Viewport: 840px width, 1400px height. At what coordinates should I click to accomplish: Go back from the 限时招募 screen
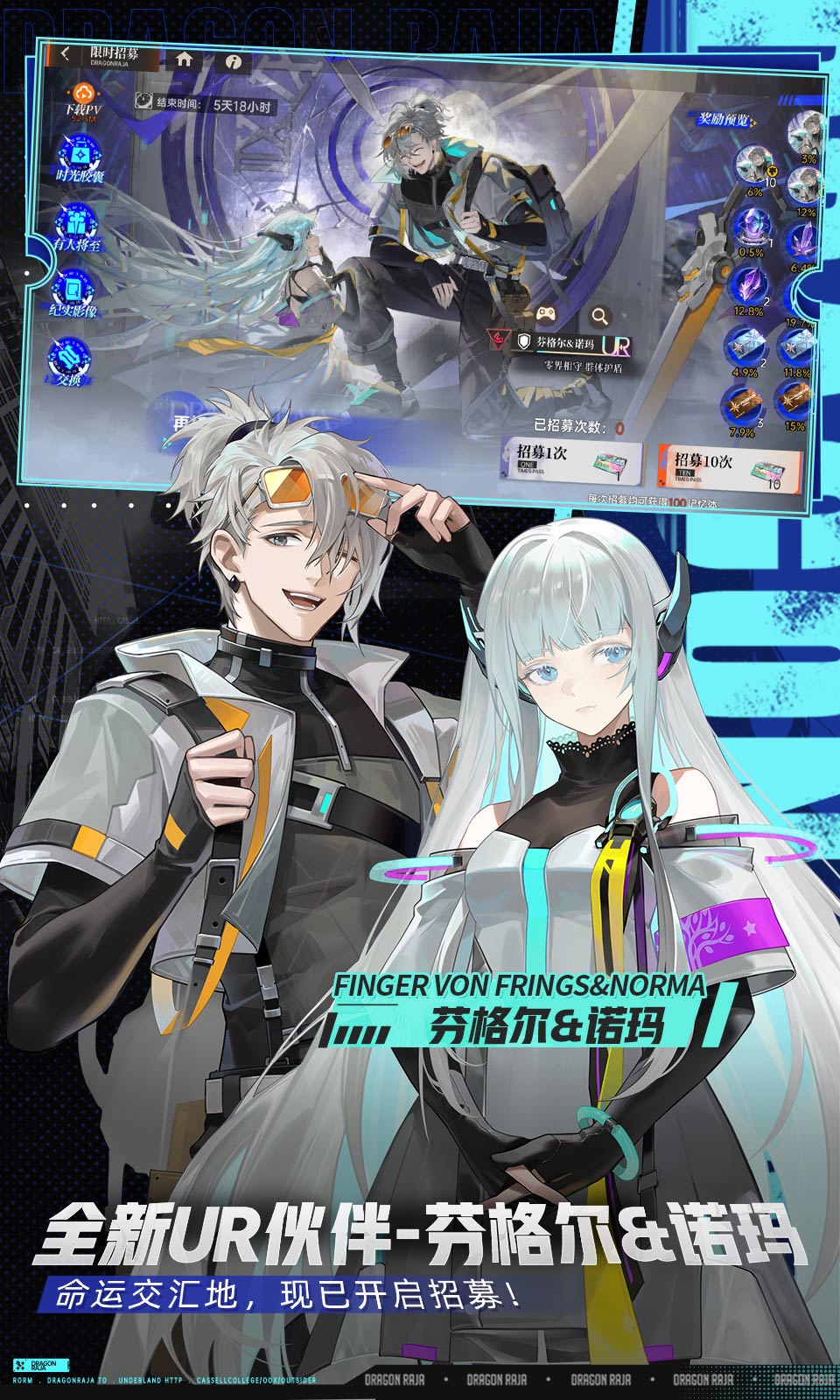(x=66, y=53)
